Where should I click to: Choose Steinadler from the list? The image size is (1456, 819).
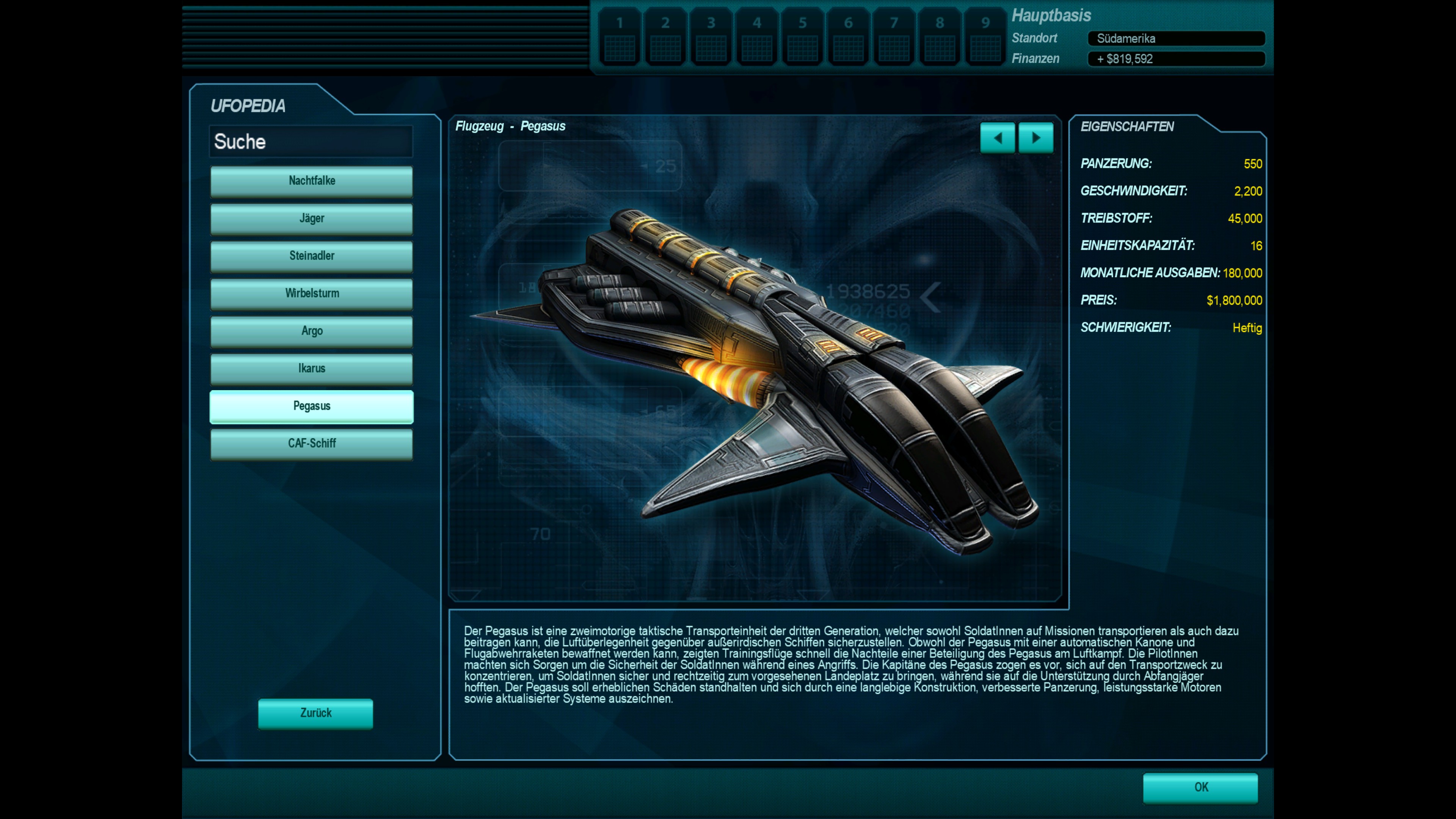click(311, 256)
